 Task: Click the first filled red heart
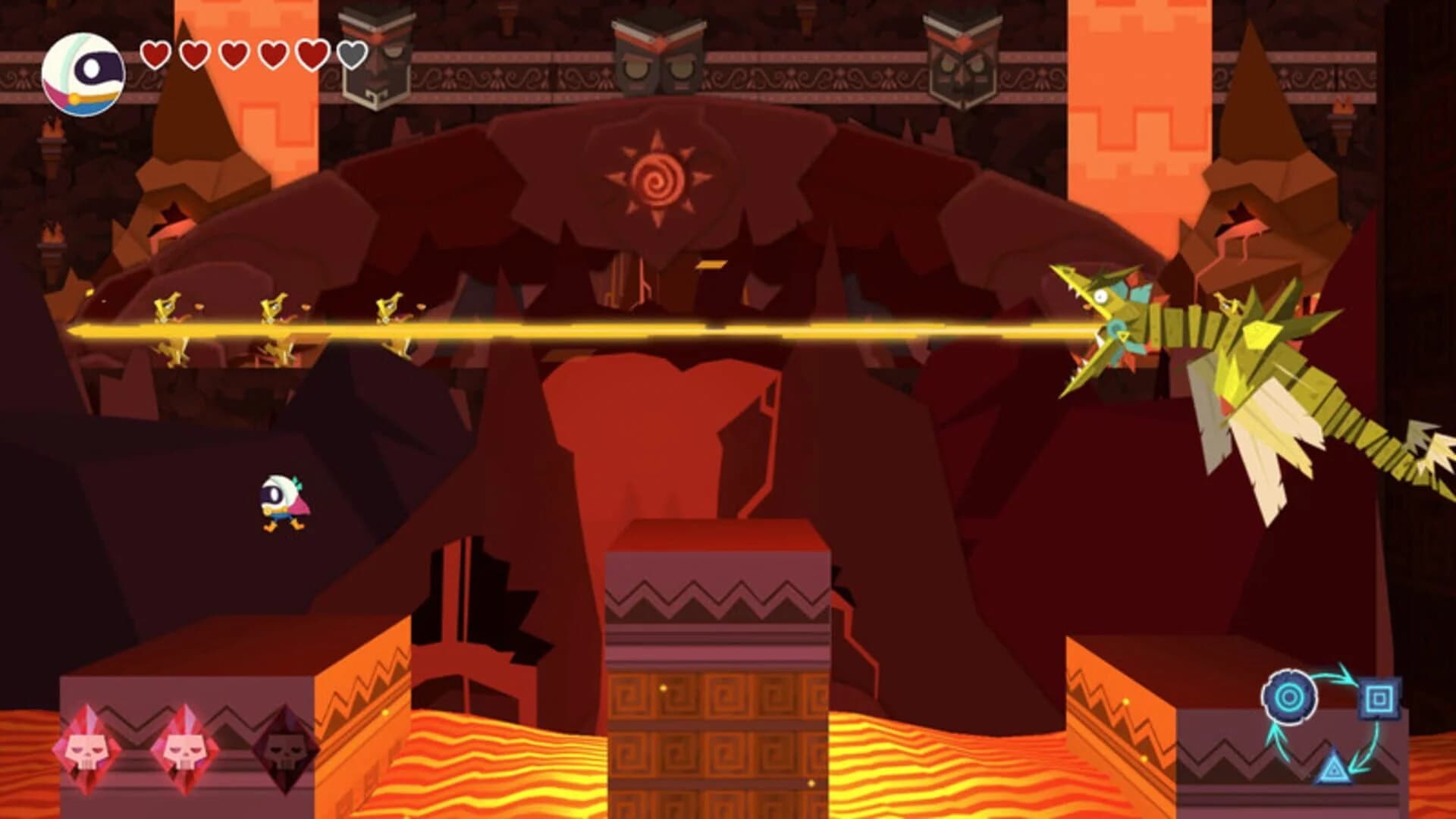[155, 55]
